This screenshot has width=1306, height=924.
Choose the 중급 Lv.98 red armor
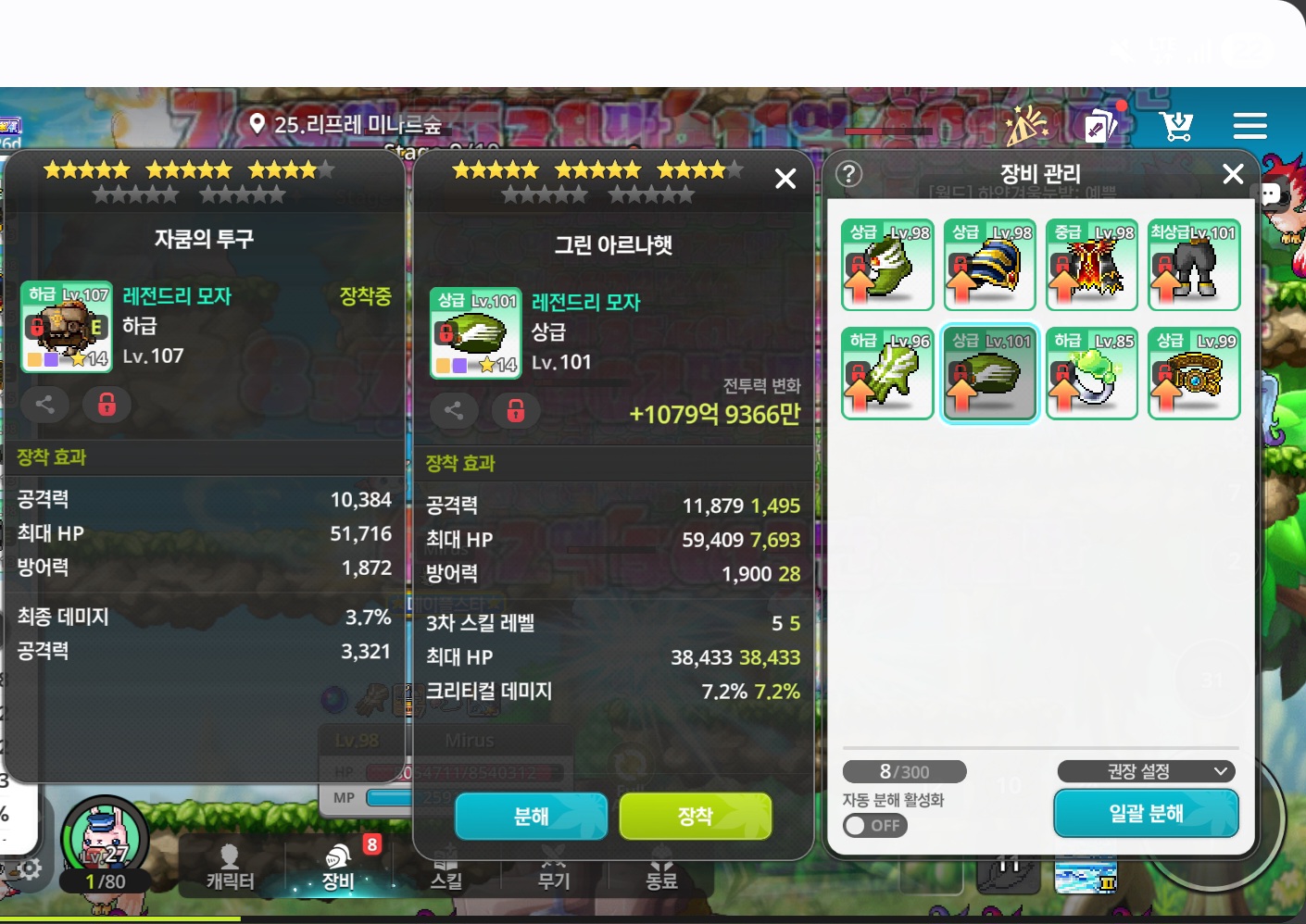click(1091, 265)
